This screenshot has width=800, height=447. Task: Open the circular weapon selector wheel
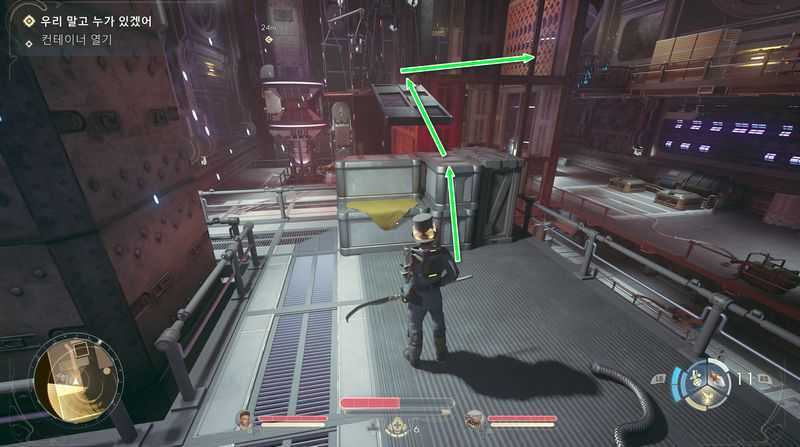tap(702, 381)
